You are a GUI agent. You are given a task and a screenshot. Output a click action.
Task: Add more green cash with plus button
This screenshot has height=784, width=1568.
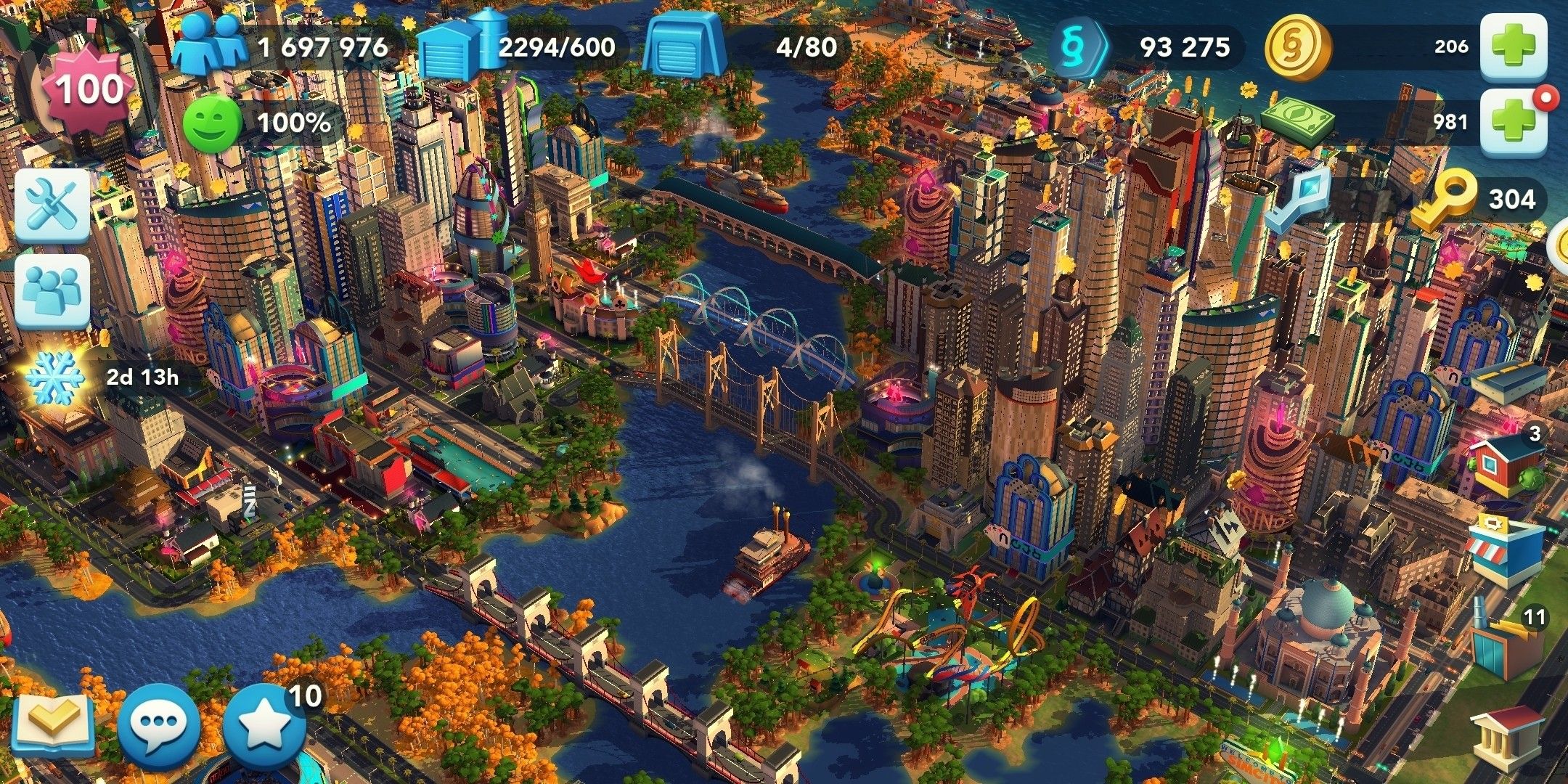pos(1514,121)
